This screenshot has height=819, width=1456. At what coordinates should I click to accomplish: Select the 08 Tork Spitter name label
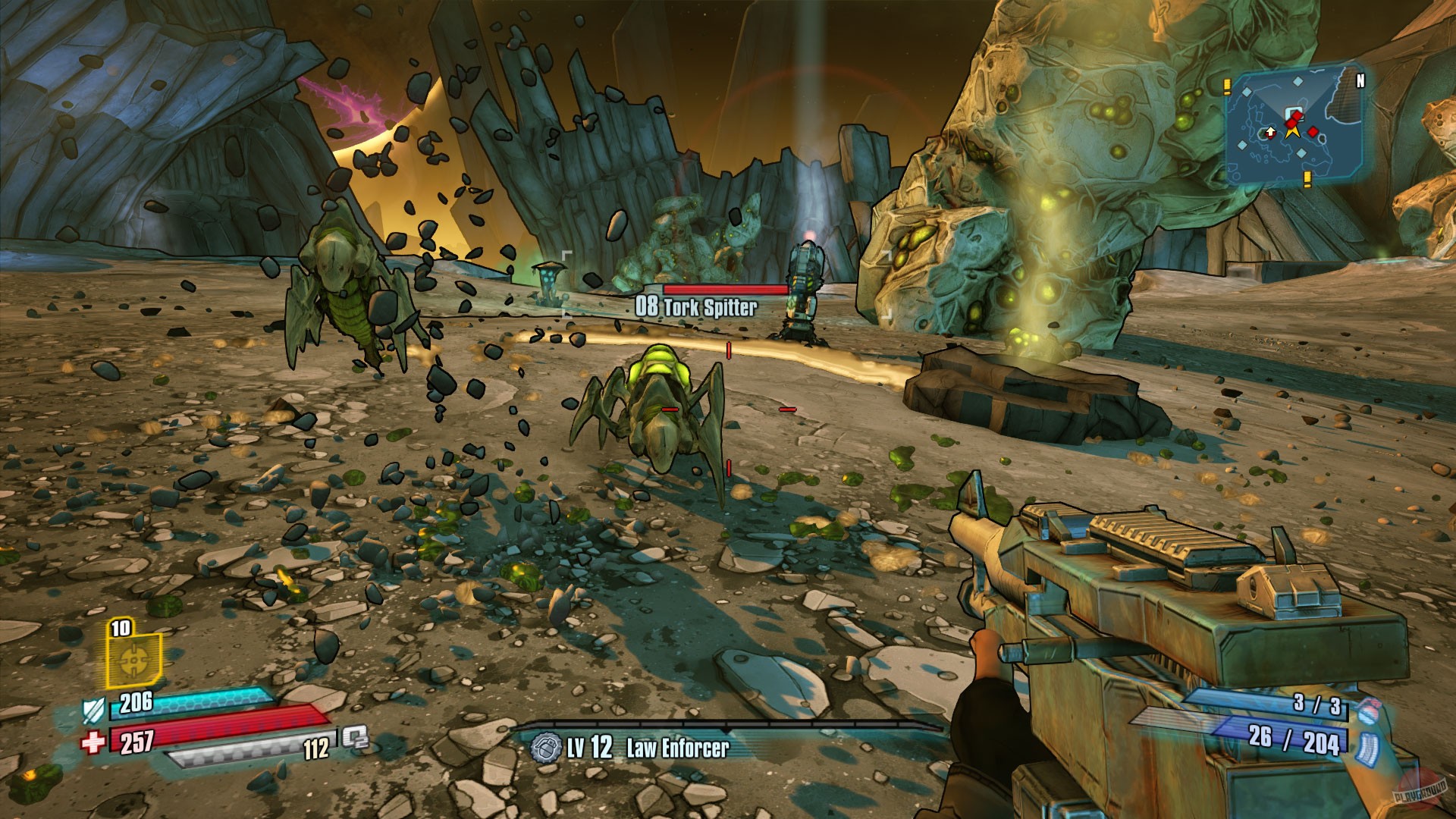698,306
